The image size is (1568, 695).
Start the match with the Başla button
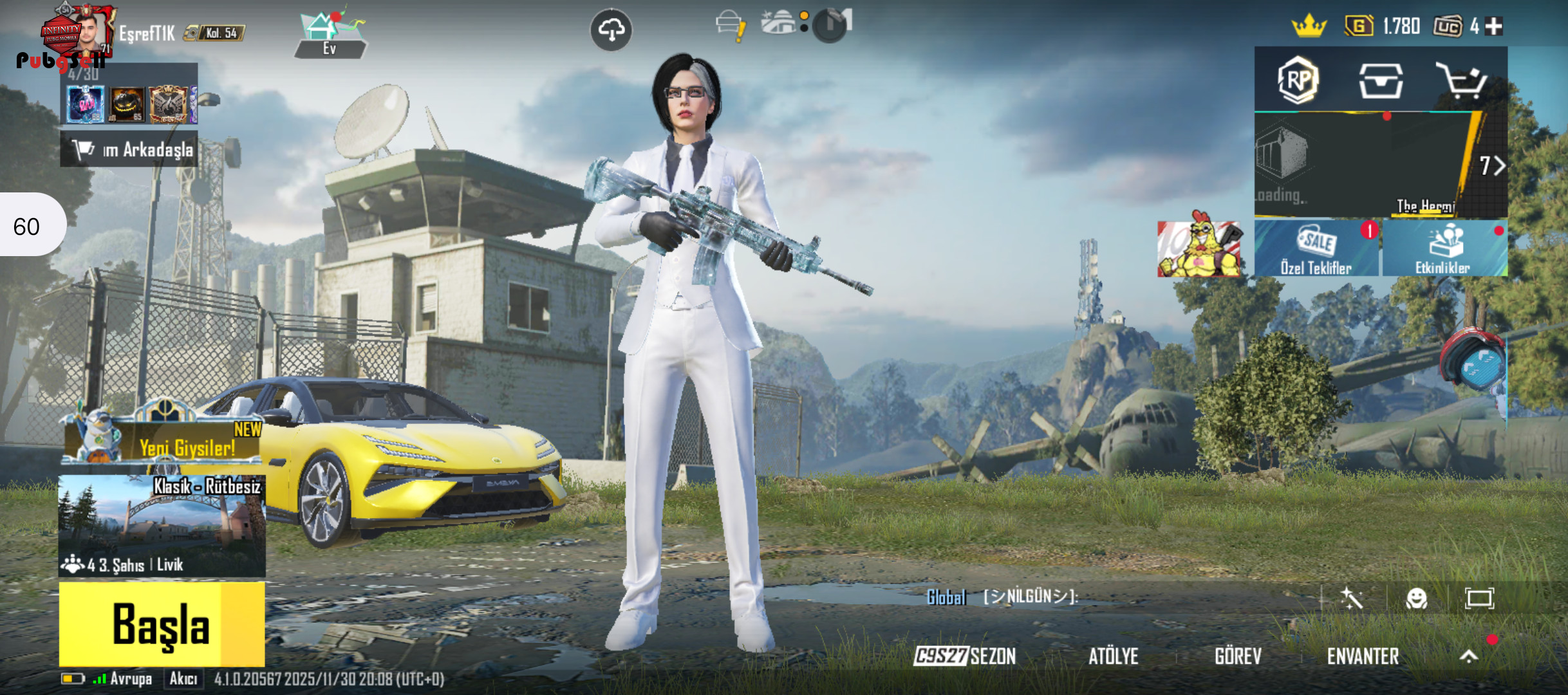coord(162,624)
